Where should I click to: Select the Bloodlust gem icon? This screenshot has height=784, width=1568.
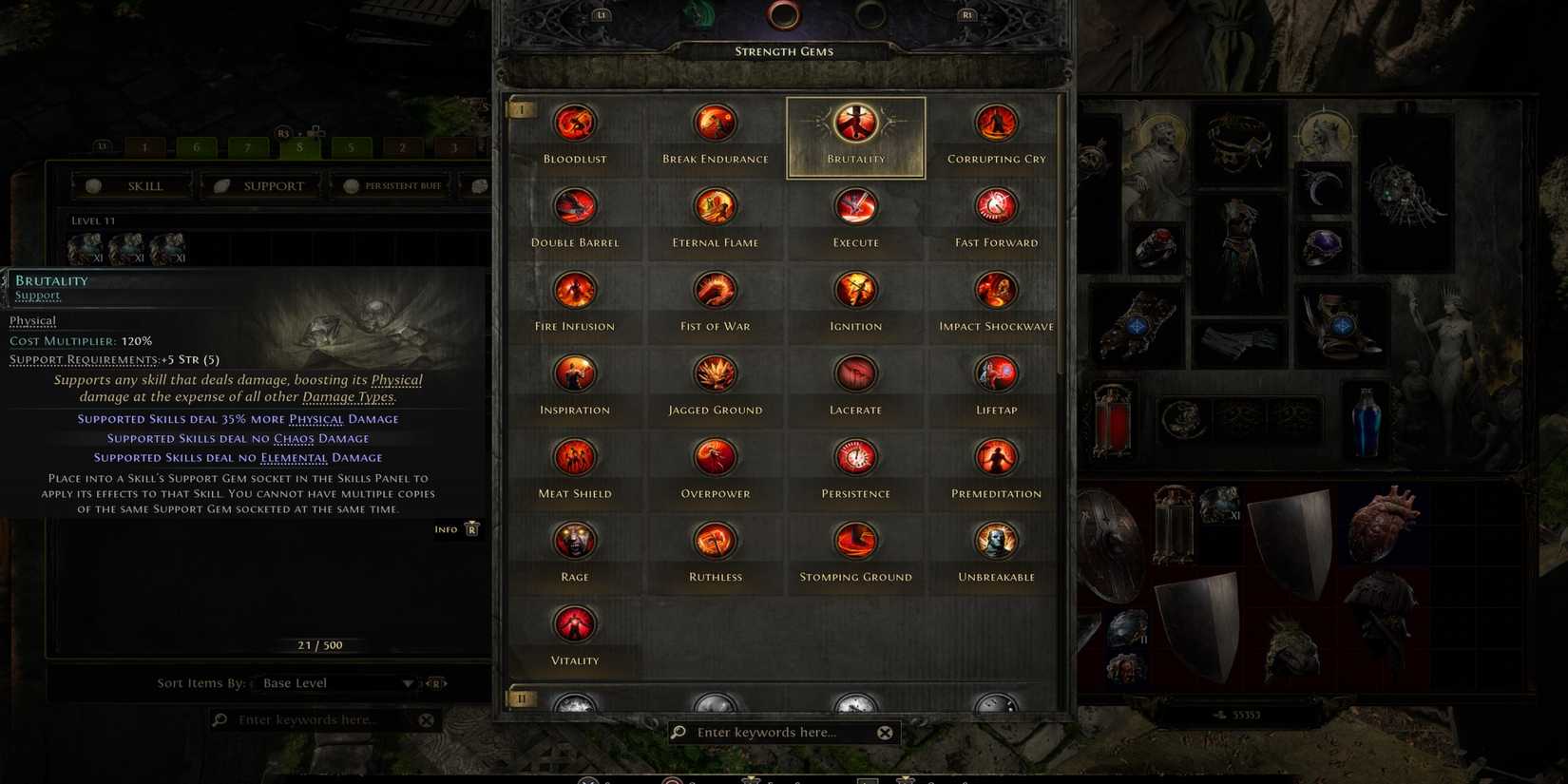[x=574, y=122]
